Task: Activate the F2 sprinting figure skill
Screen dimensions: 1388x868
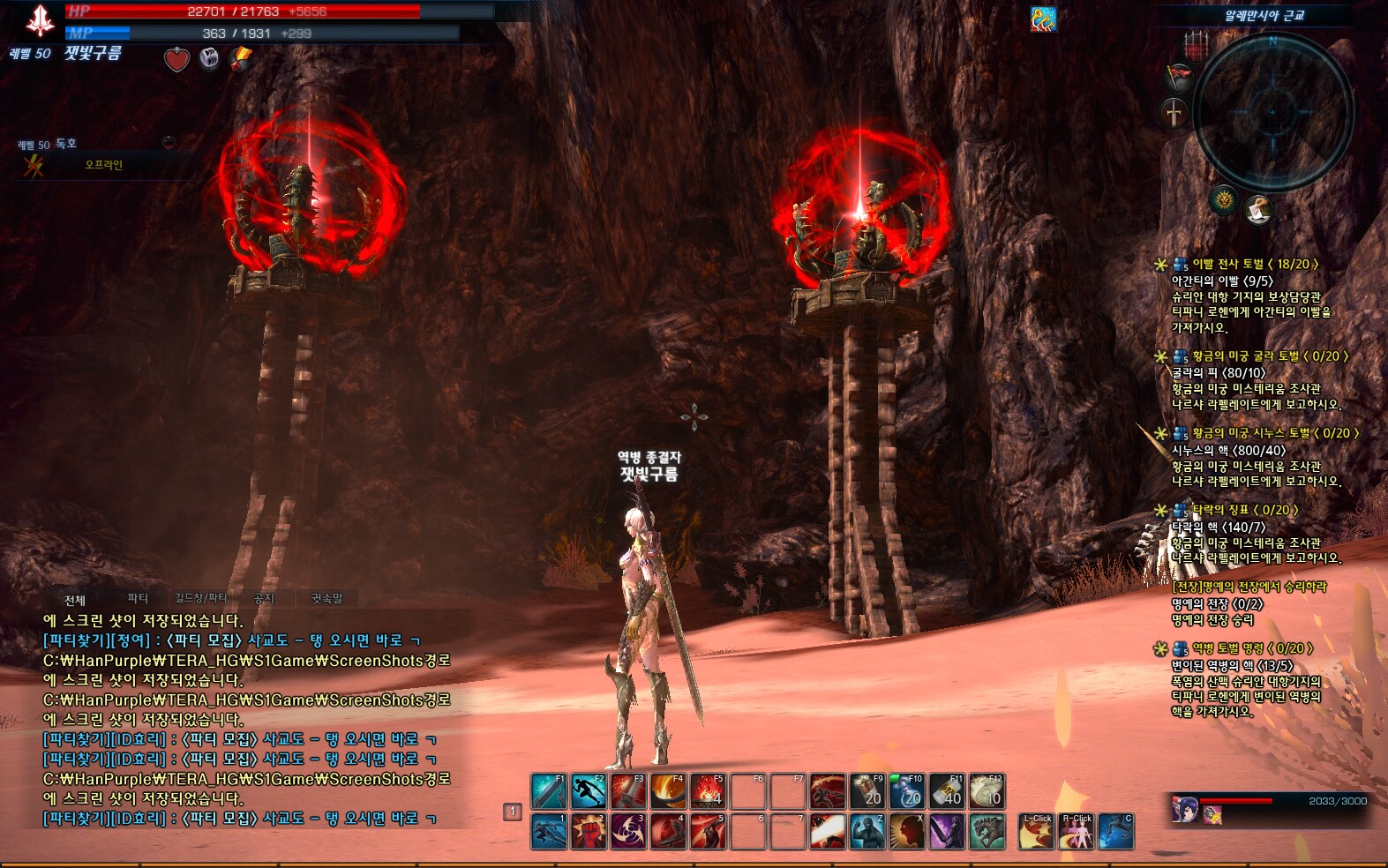Action: (x=588, y=791)
